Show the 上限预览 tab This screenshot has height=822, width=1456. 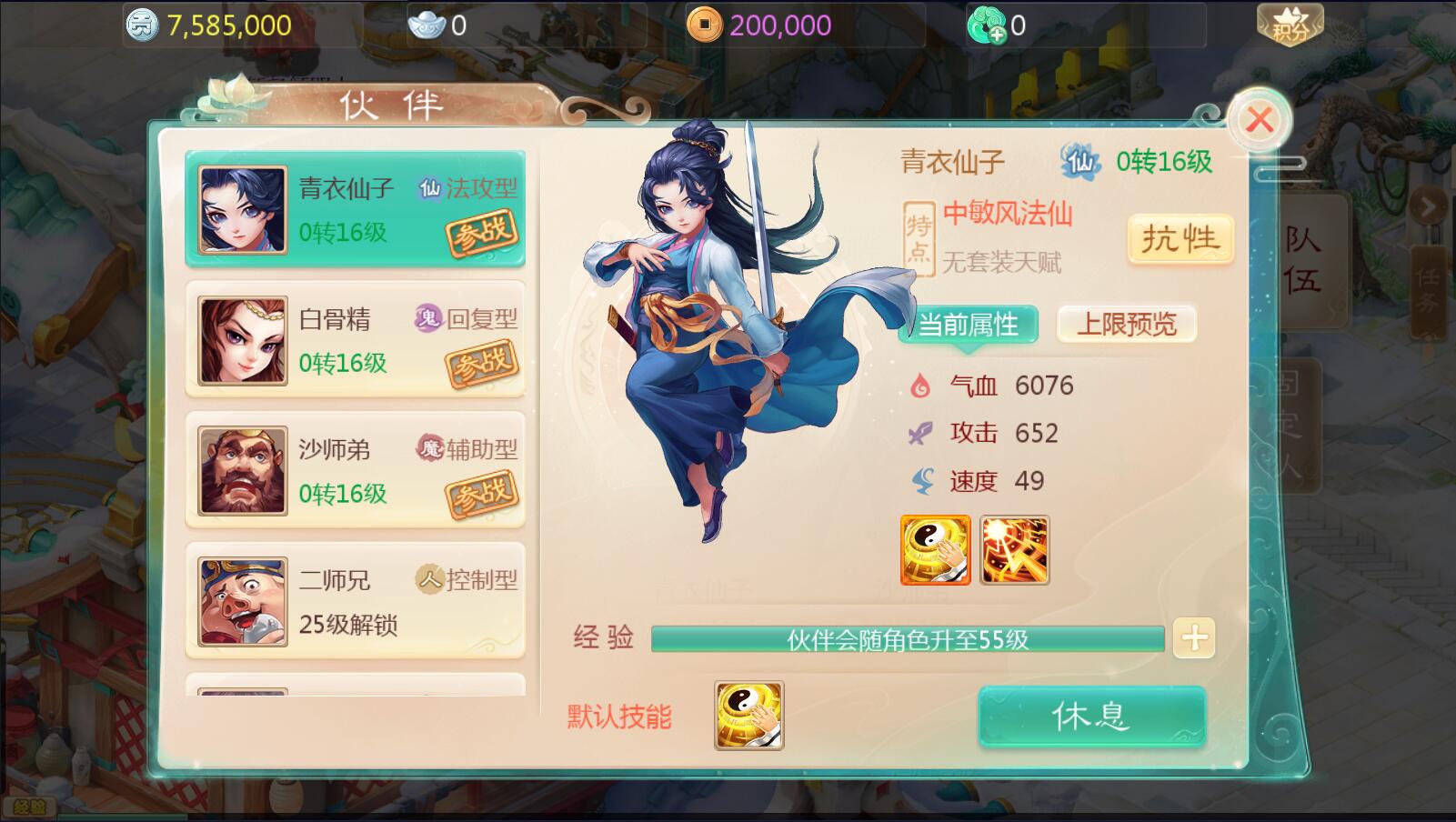[1126, 325]
